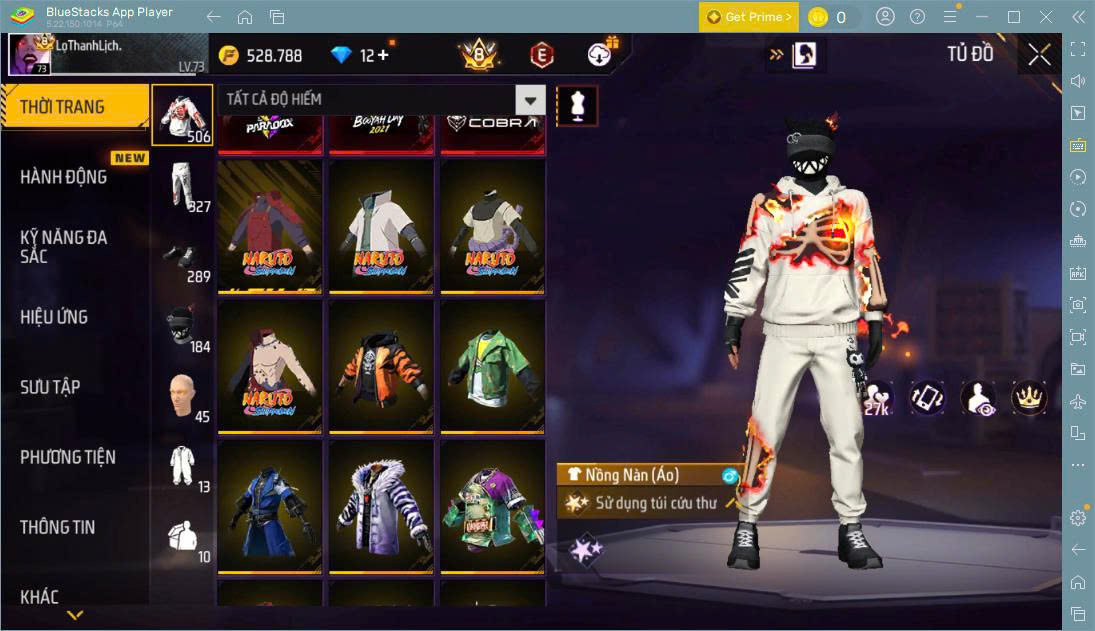Close the Tủ Đồ wardrobe screen

coord(1039,55)
